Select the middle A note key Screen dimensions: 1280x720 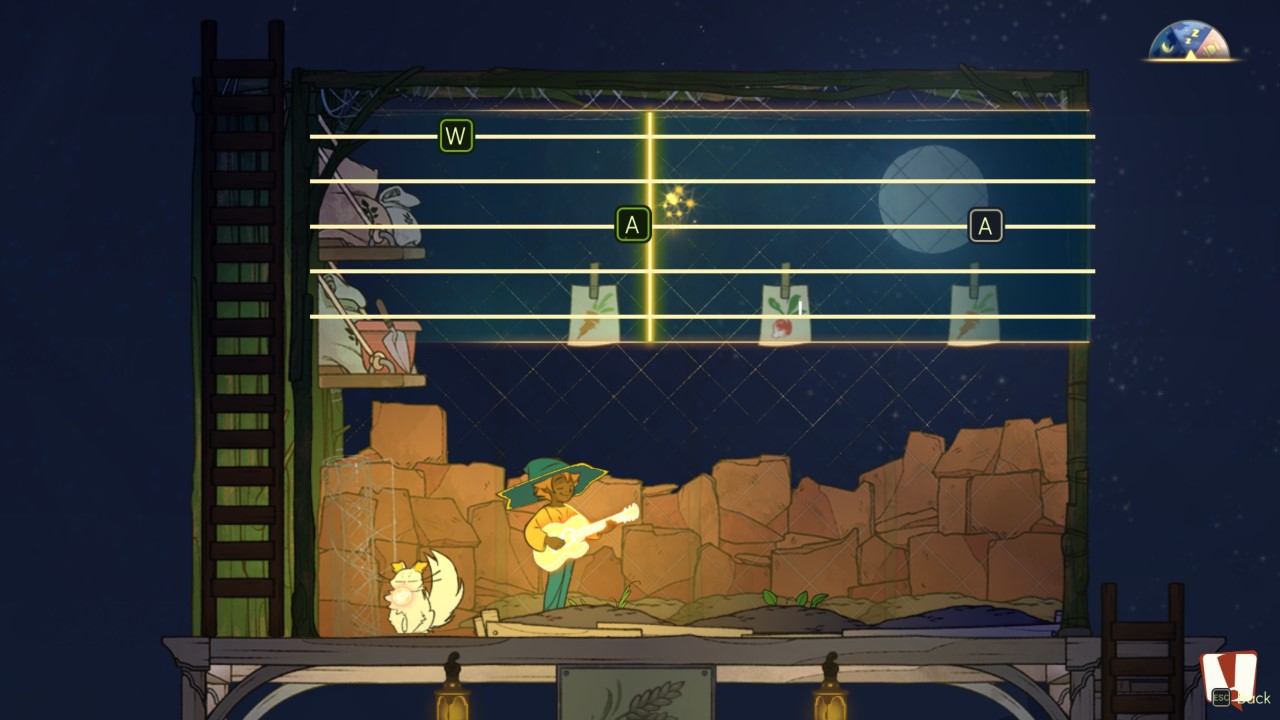pyautogui.click(x=632, y=224)
